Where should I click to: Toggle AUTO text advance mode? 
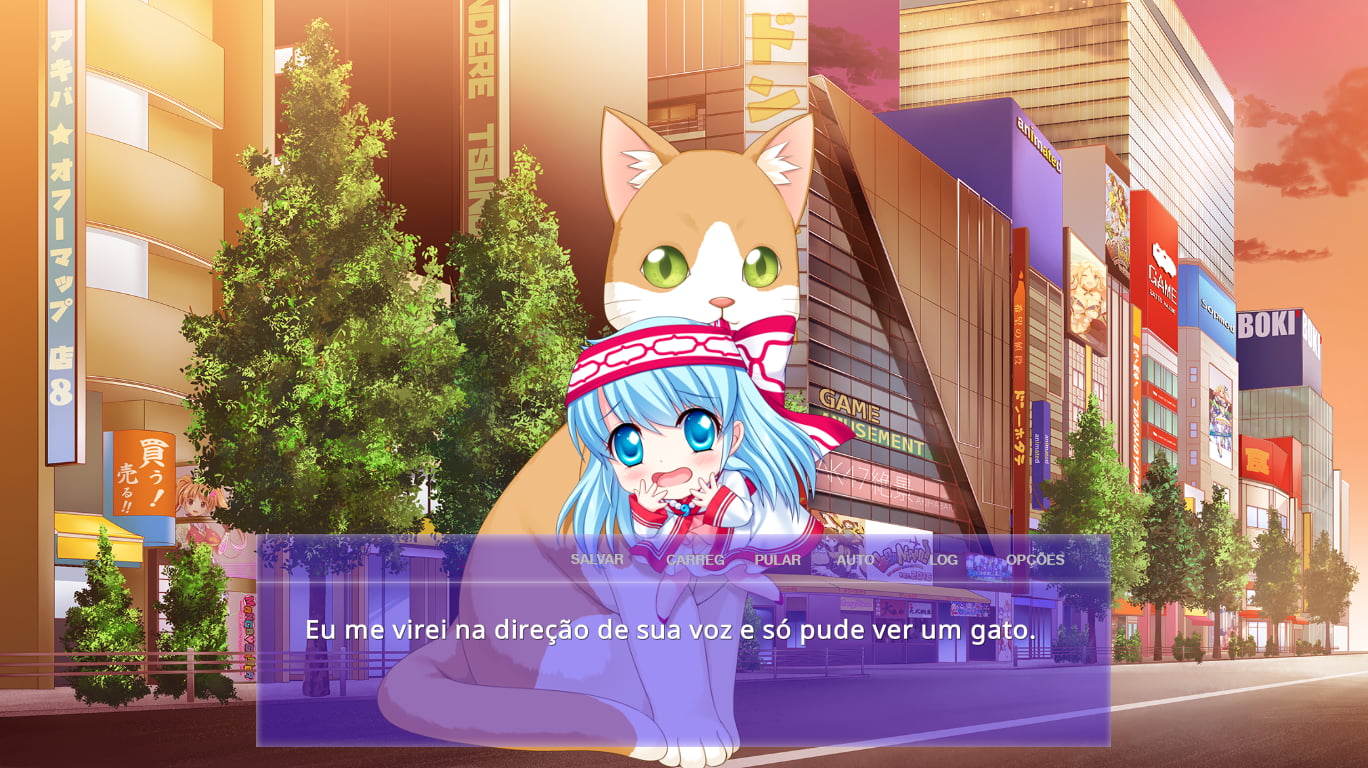(855, 560)
